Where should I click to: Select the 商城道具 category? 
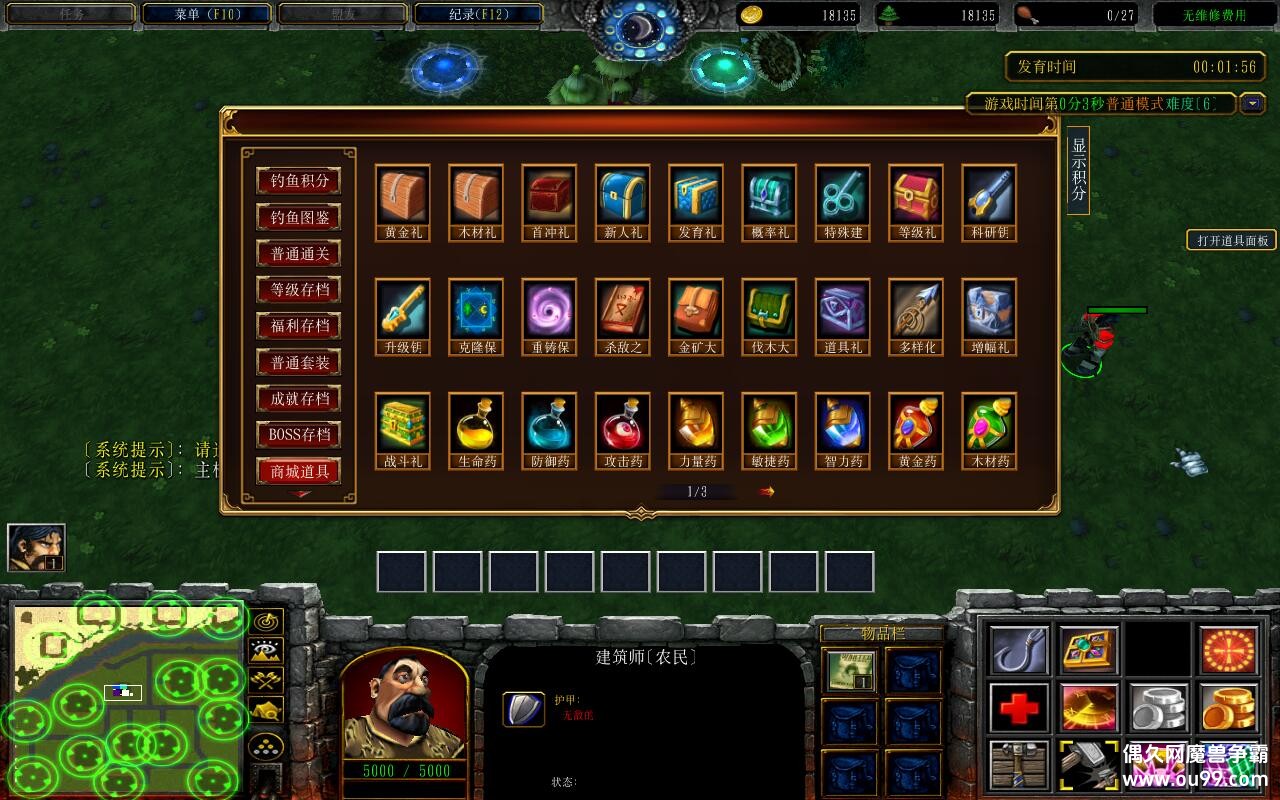[x=298, y=471]
